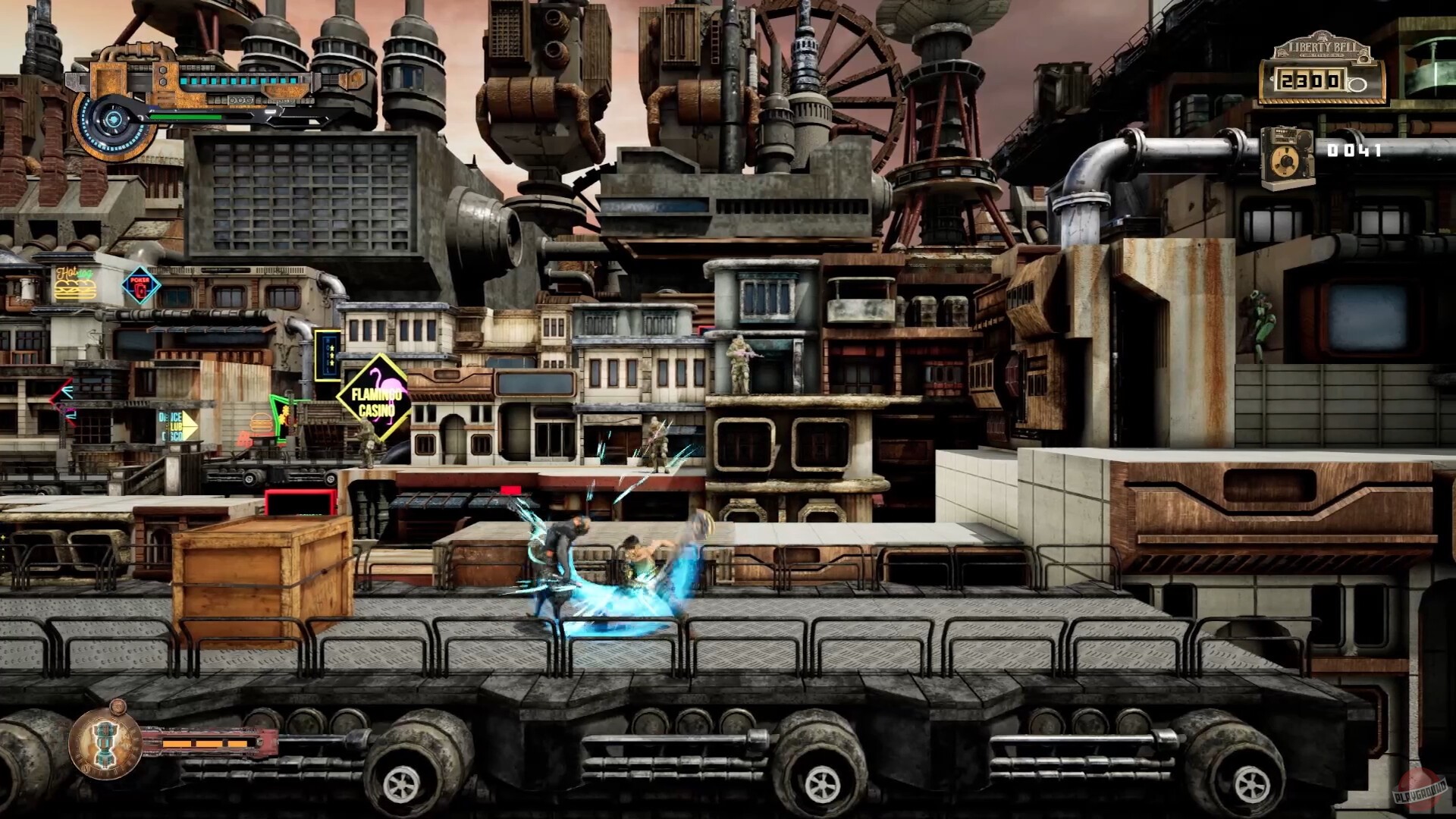Open the dial on the timer device
1456x819 pixels.
pyautogui.click(x=1286, y=160)
